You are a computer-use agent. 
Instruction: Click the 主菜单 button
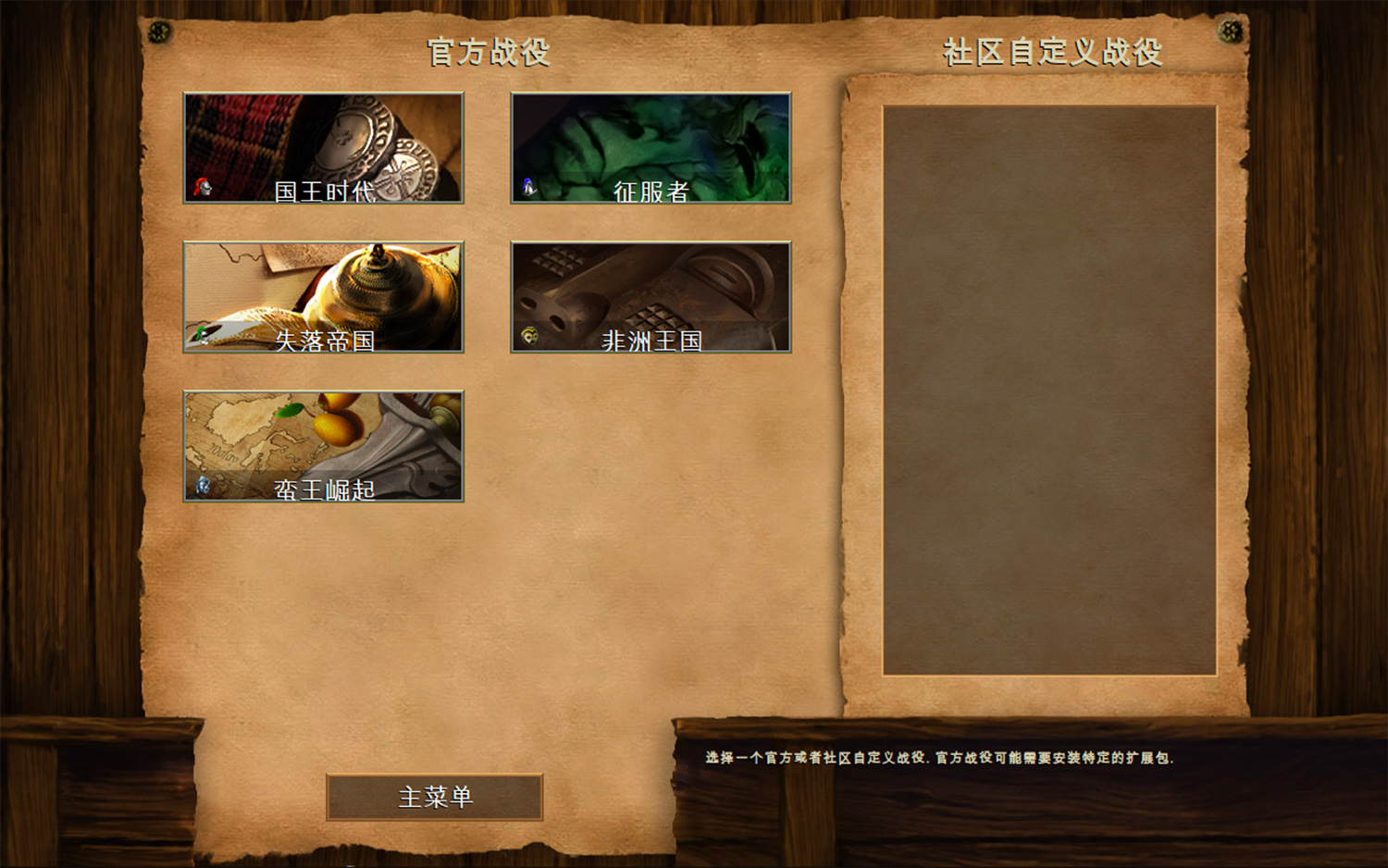click(x=435, y=797)
